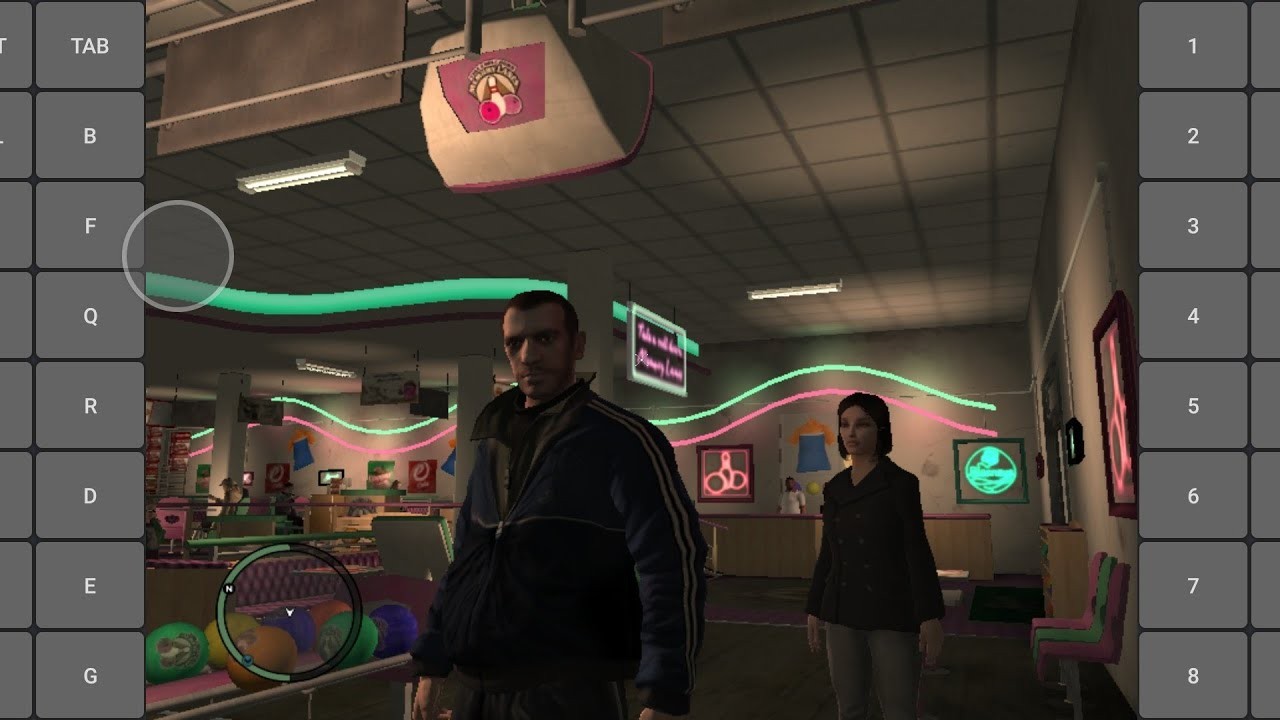1280x720 pixels.
Task: Tap the Q key button
Action: (x=90, y=316)
